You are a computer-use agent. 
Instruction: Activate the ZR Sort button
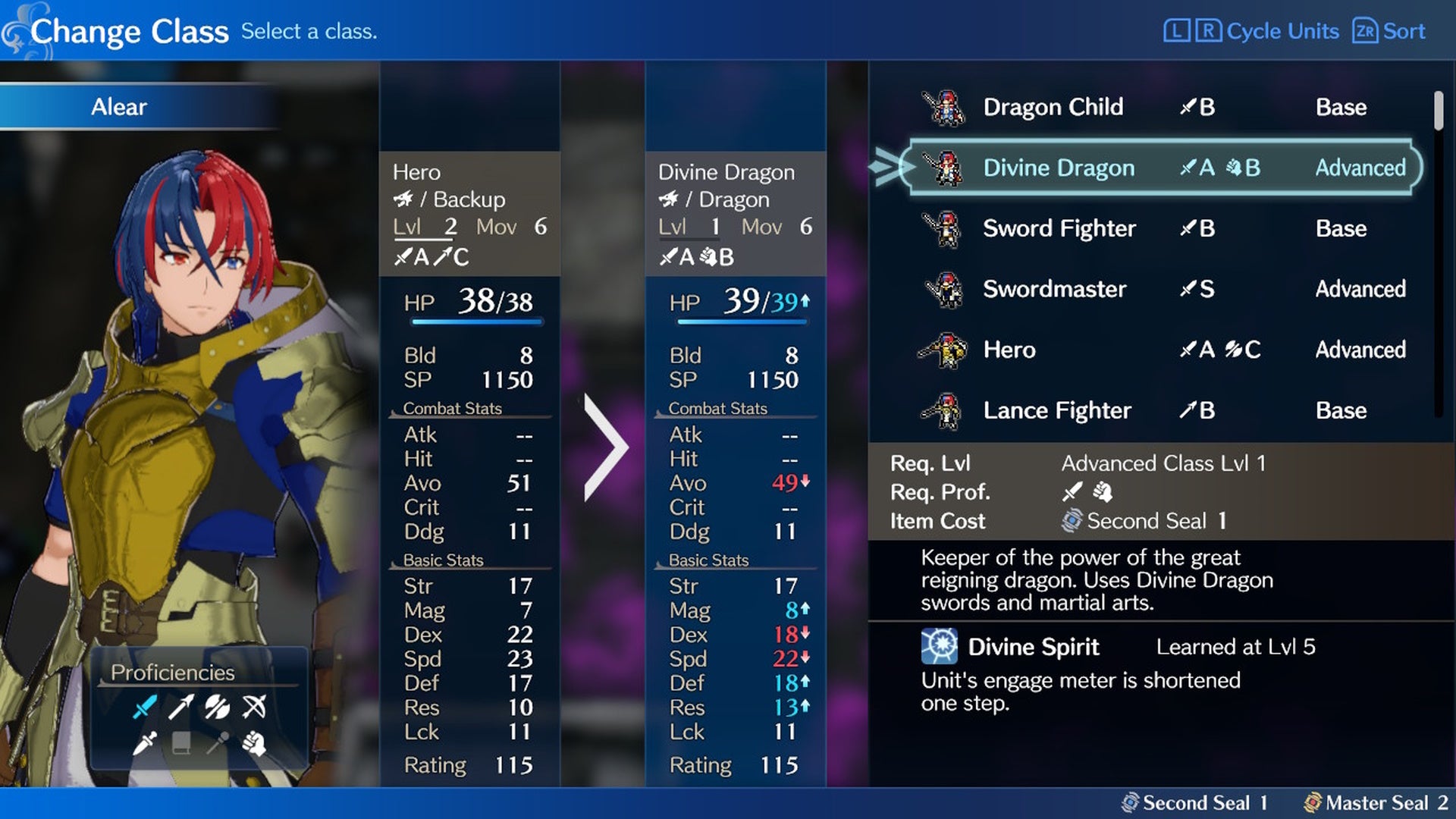pos(1387,31)
